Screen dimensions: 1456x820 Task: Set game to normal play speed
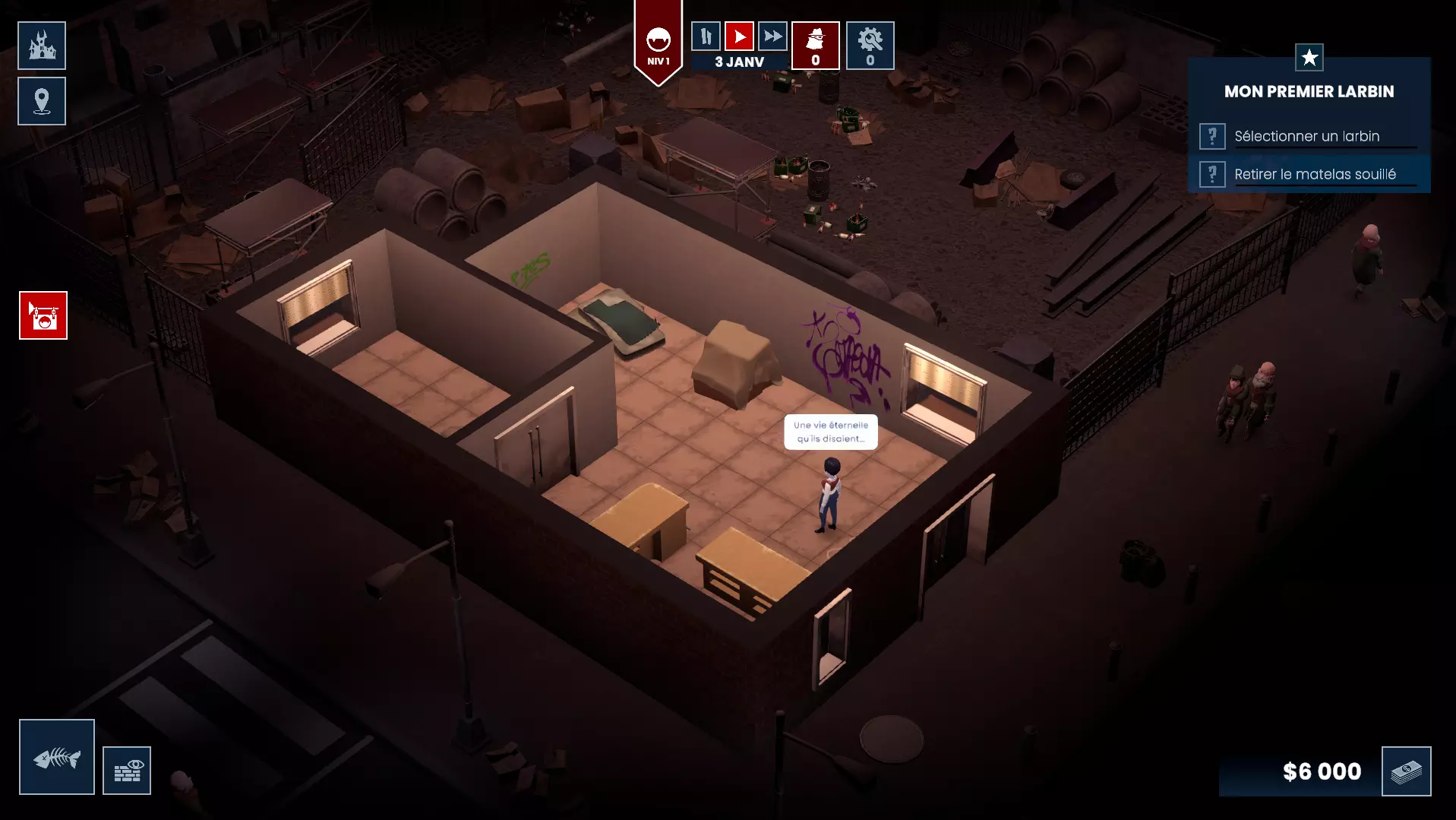(739, 36)
